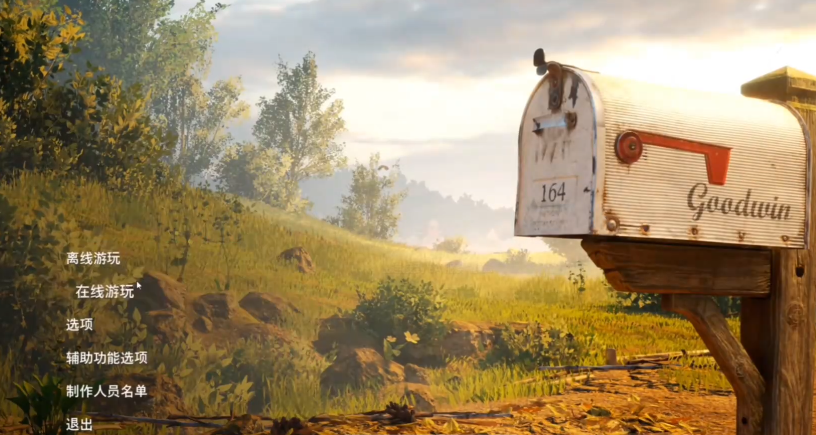Open the 选项 options menu
This screenshot has height=435, width=816.
[x=80, y=324]
